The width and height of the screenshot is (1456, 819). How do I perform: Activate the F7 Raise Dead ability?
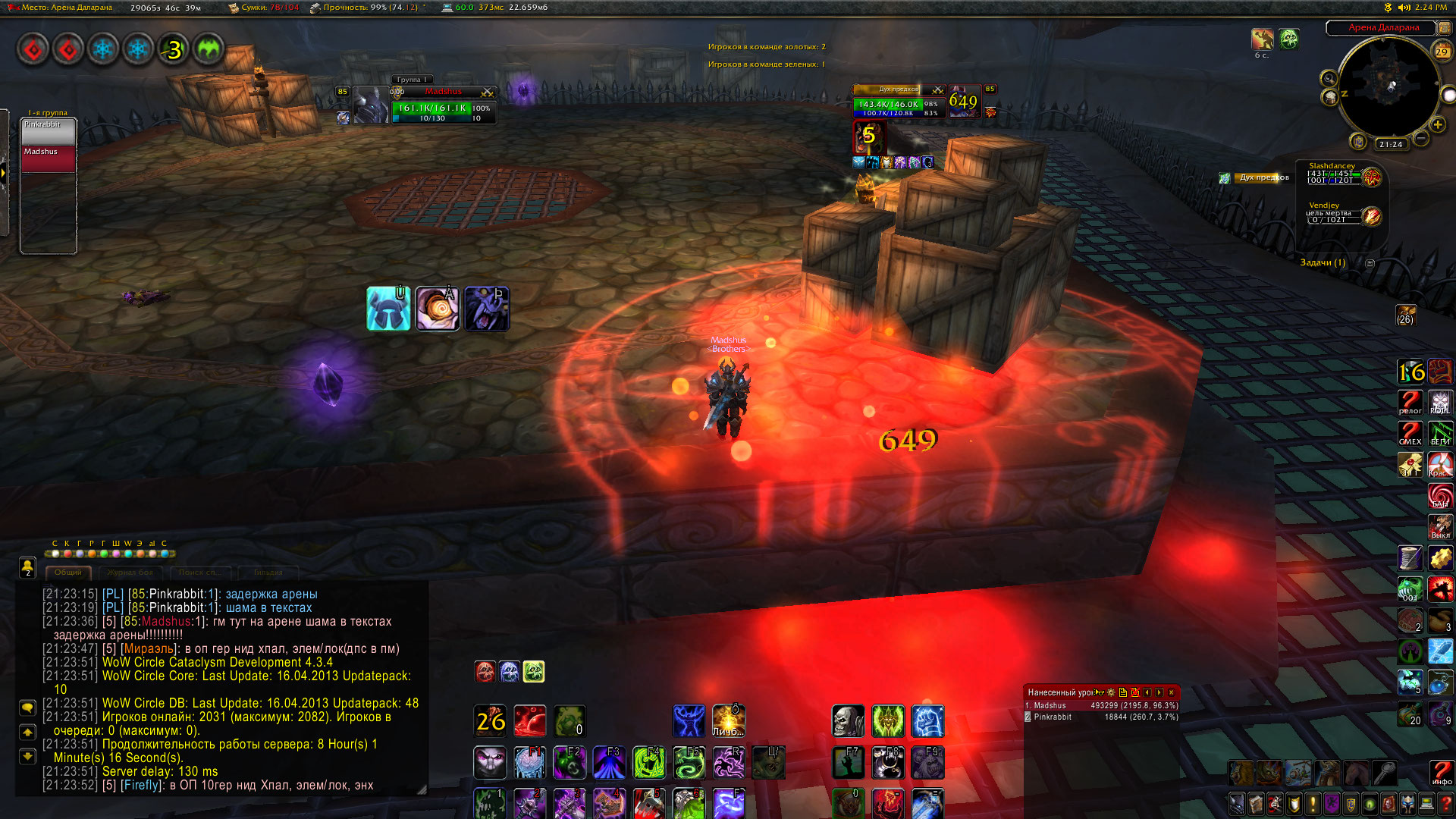click(848, 763)
